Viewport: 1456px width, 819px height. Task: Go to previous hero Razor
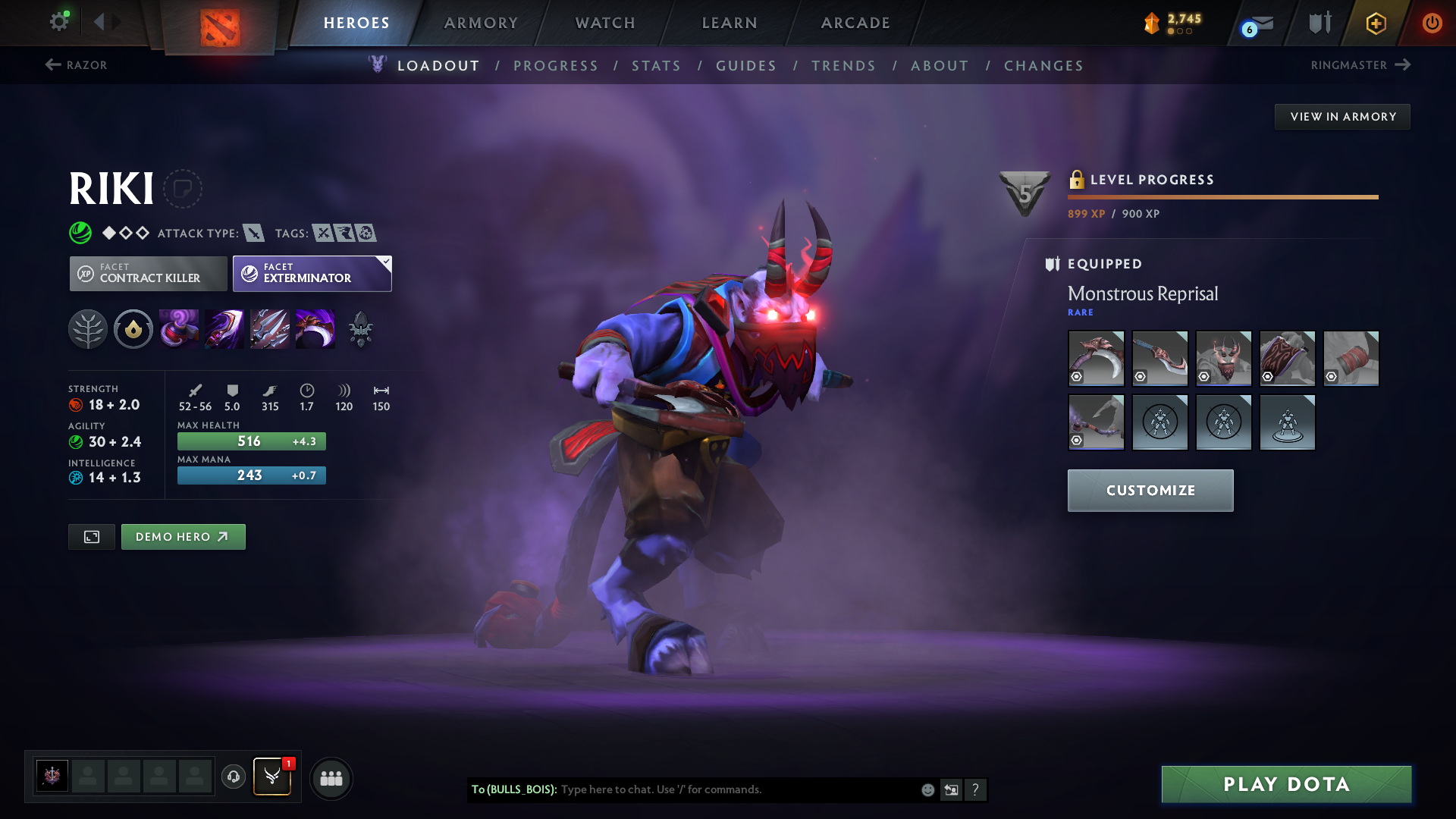(77, 65)
